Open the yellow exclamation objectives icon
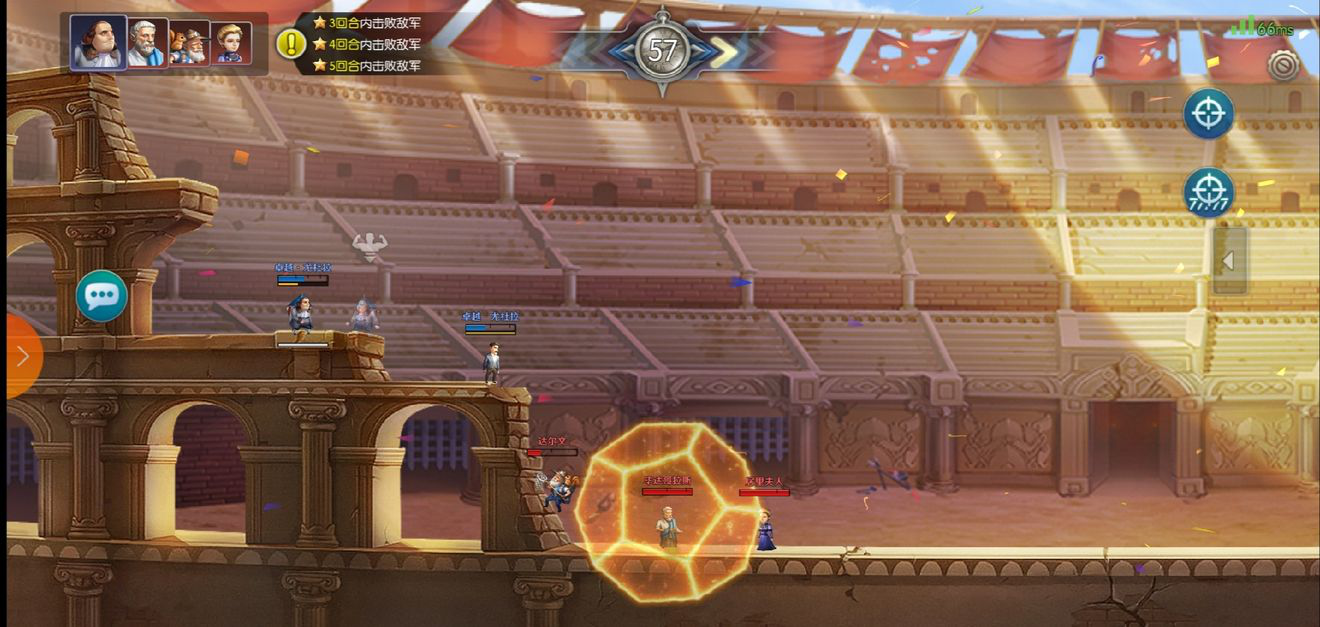 290,43
